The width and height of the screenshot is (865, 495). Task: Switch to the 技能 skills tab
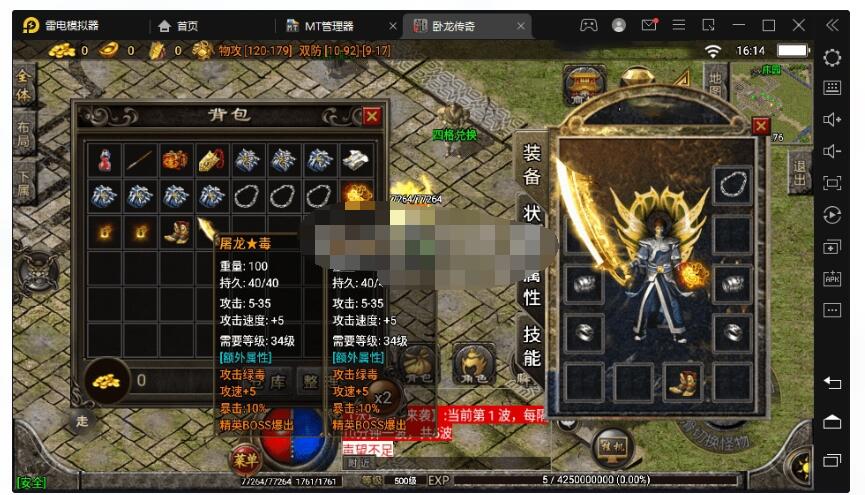(x=531, y=346)
